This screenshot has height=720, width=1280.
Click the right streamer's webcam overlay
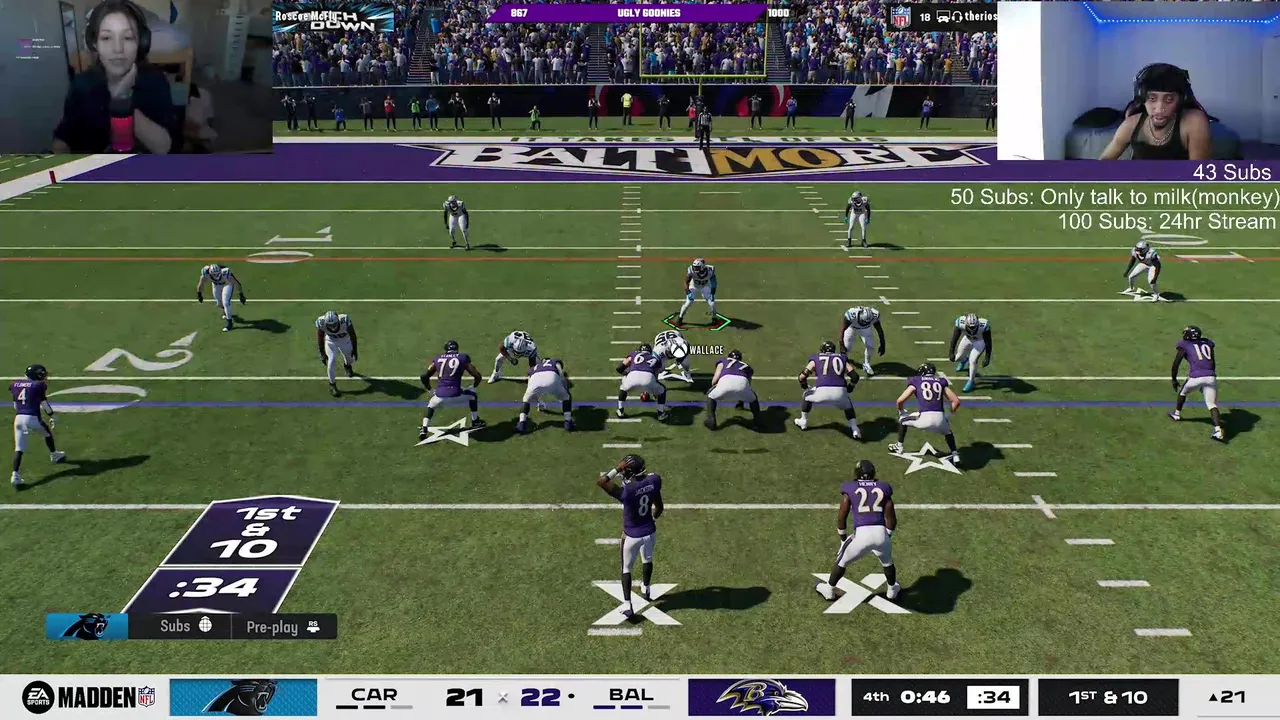(1138, 80)
